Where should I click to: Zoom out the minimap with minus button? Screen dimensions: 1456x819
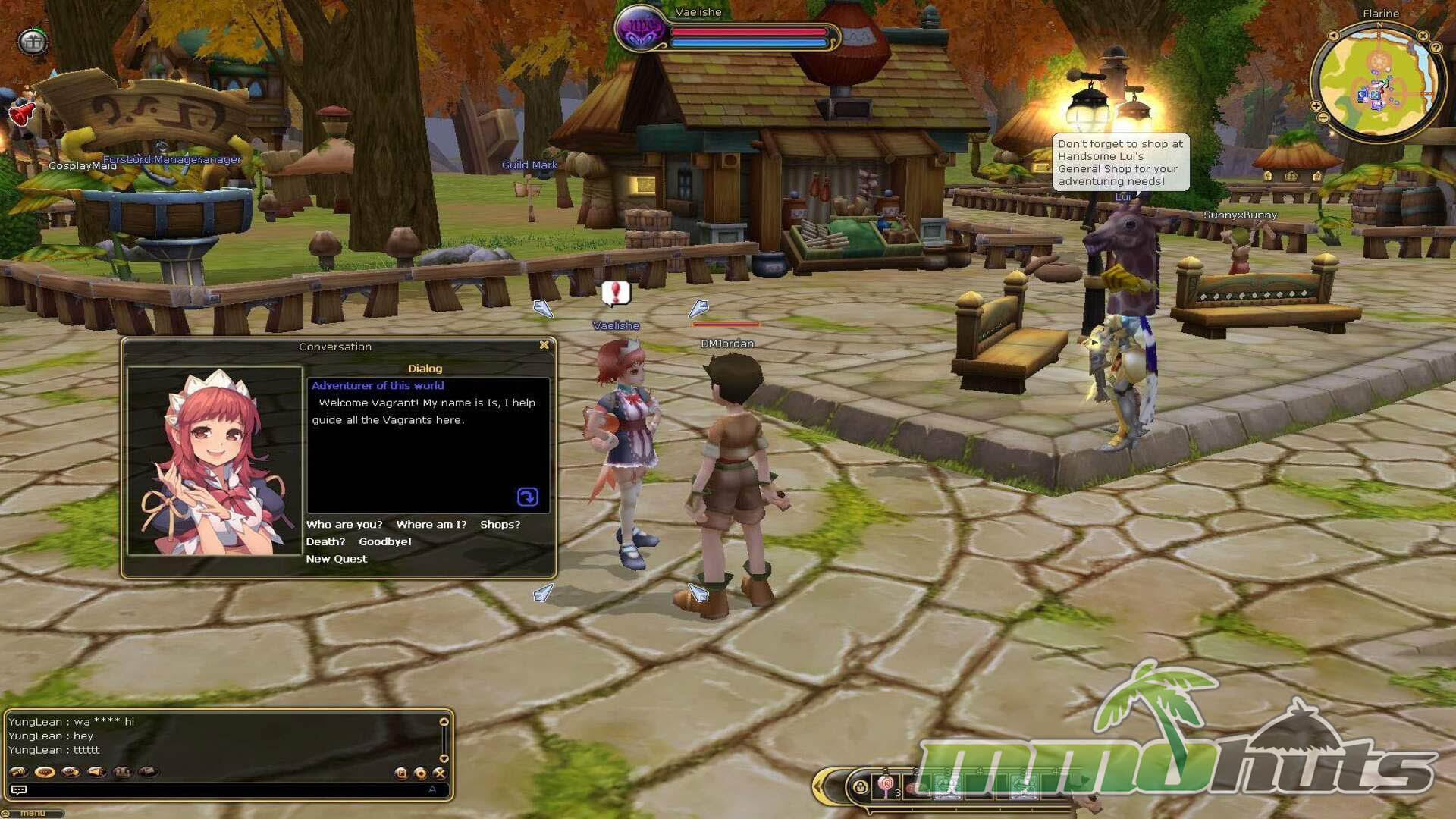[1323, 118]
